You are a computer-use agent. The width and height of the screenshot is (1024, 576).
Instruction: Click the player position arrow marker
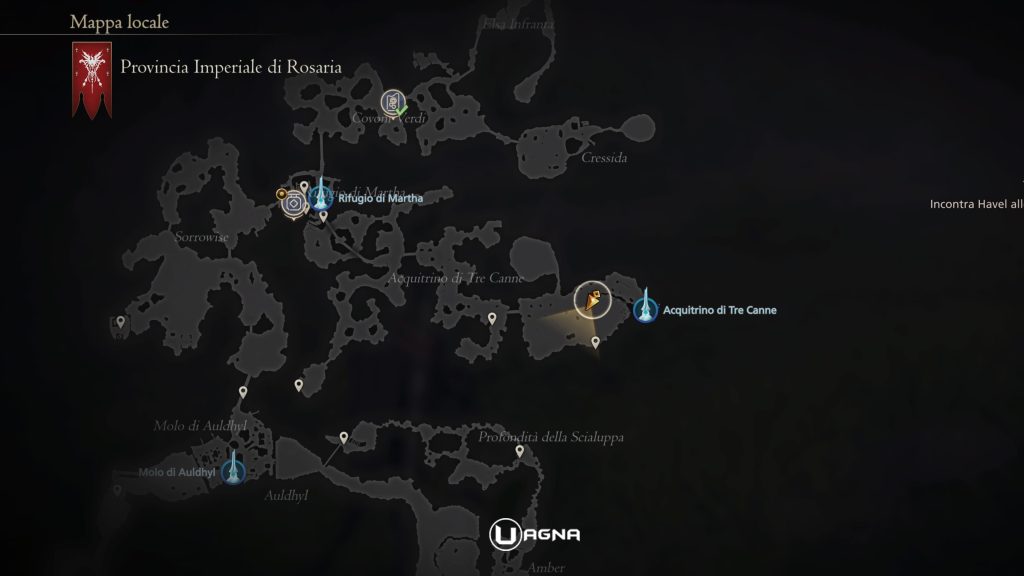(x=593, y=299)
